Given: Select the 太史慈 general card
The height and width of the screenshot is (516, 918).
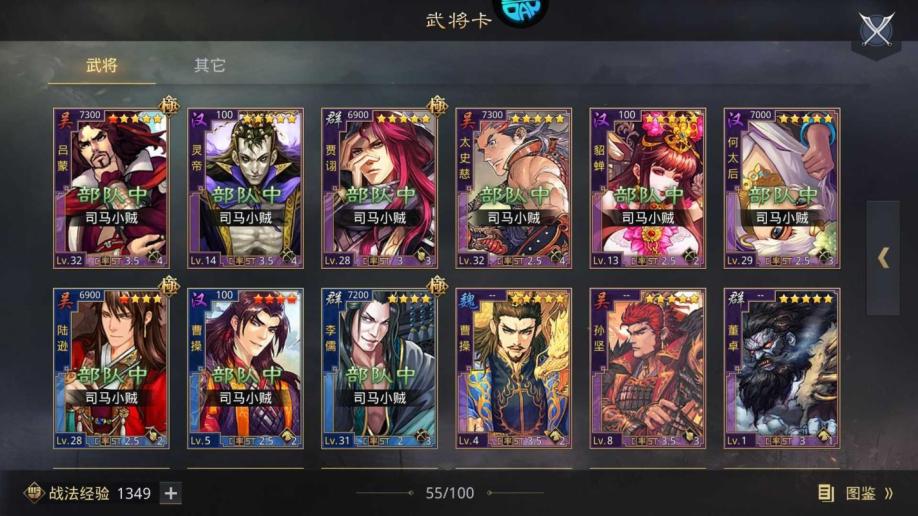Looking at the screenshot, I should [x=513, y=188].
